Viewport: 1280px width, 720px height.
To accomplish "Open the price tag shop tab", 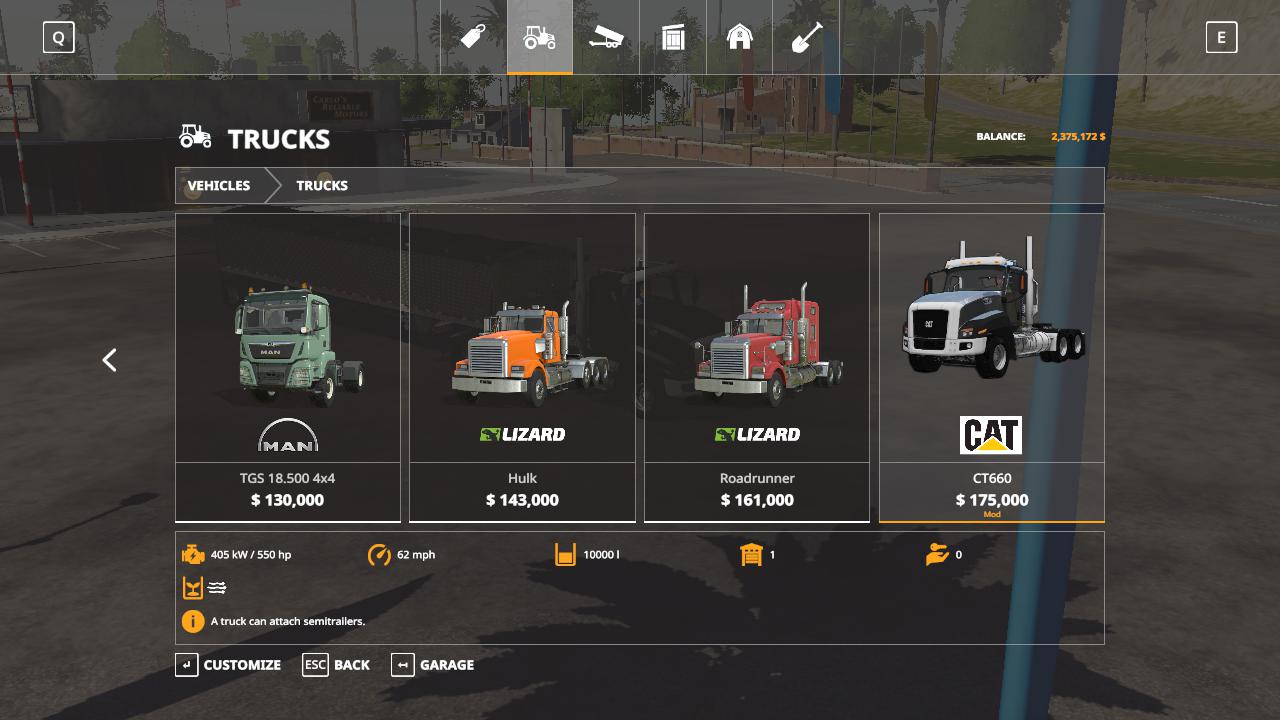I will 473,38.
